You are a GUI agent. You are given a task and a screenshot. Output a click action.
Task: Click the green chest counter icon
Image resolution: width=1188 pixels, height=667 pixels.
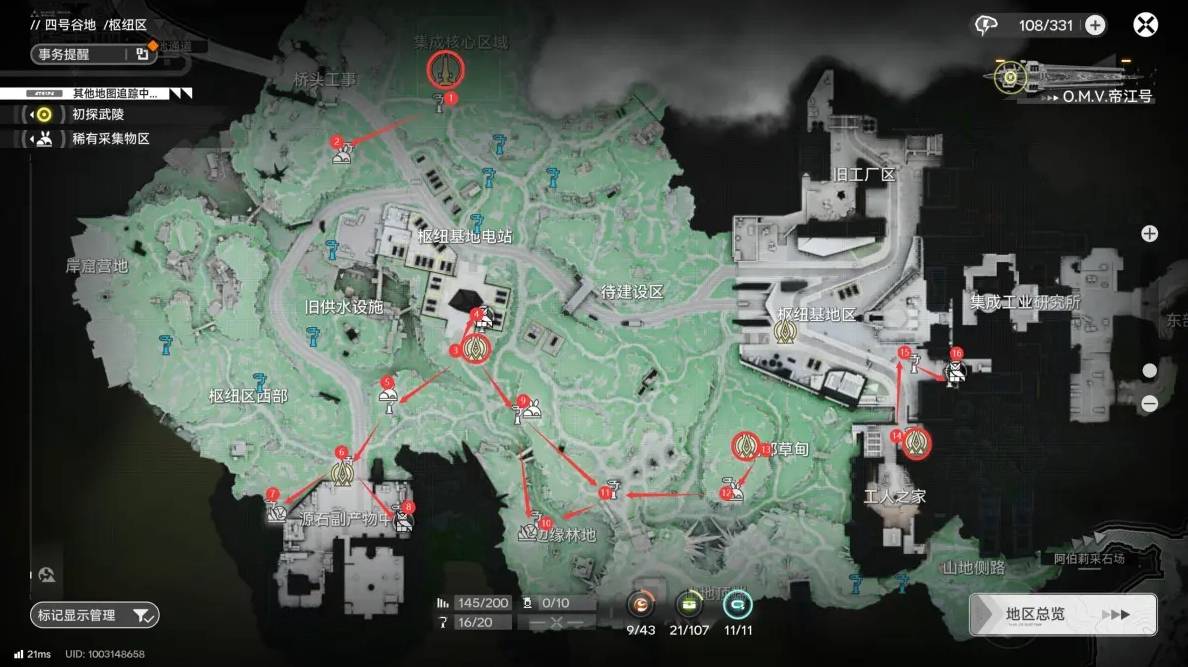coord(688,604)
